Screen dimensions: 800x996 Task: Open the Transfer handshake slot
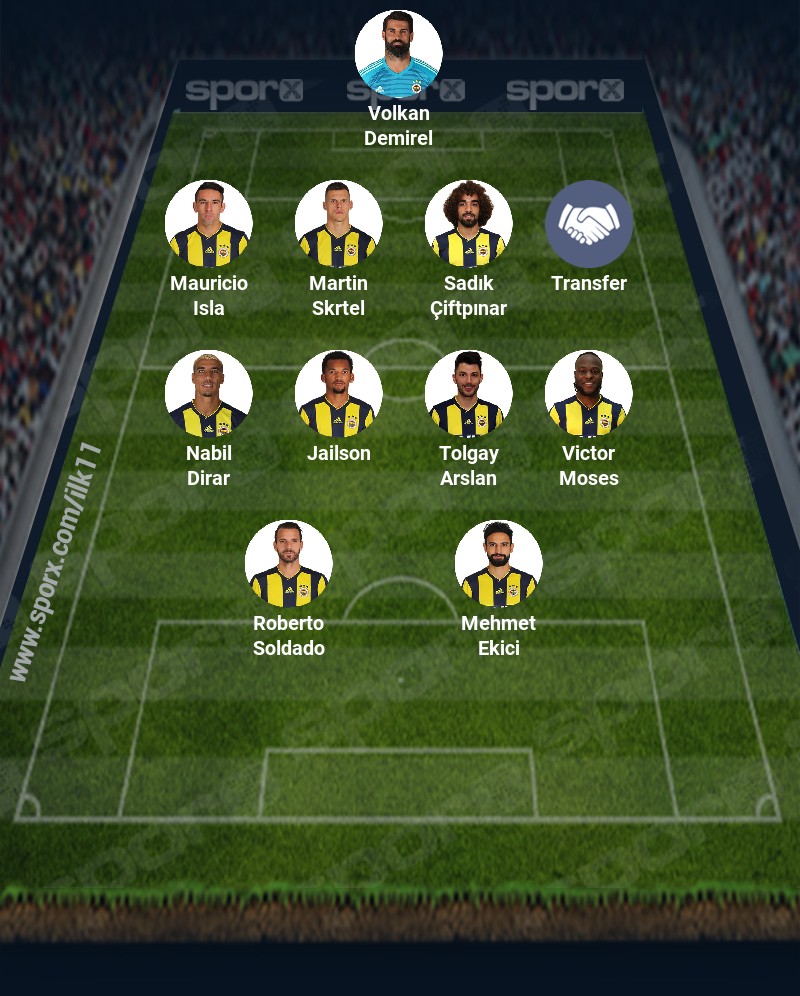click(589, 224)
